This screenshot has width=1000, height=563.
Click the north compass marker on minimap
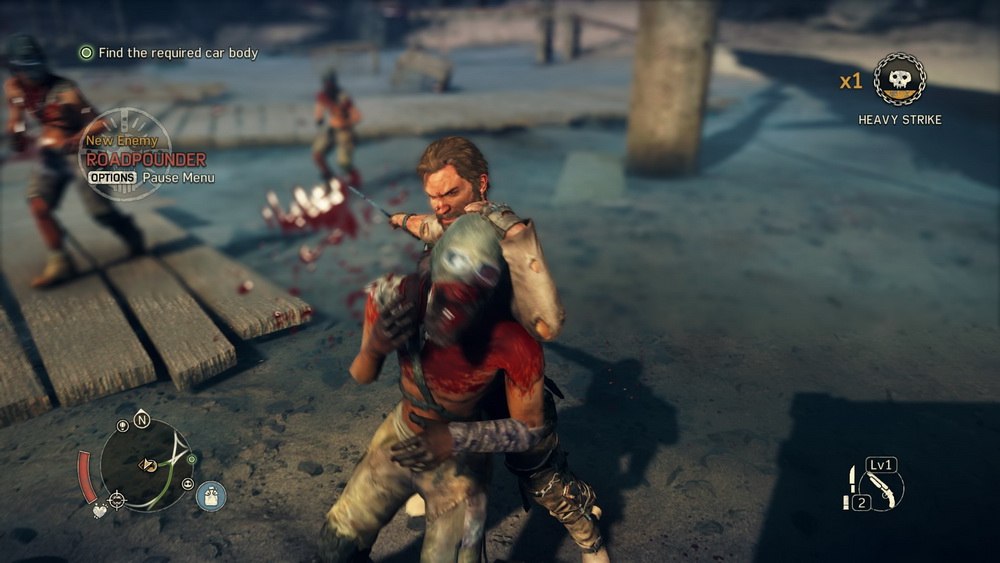tap(141, 420)
